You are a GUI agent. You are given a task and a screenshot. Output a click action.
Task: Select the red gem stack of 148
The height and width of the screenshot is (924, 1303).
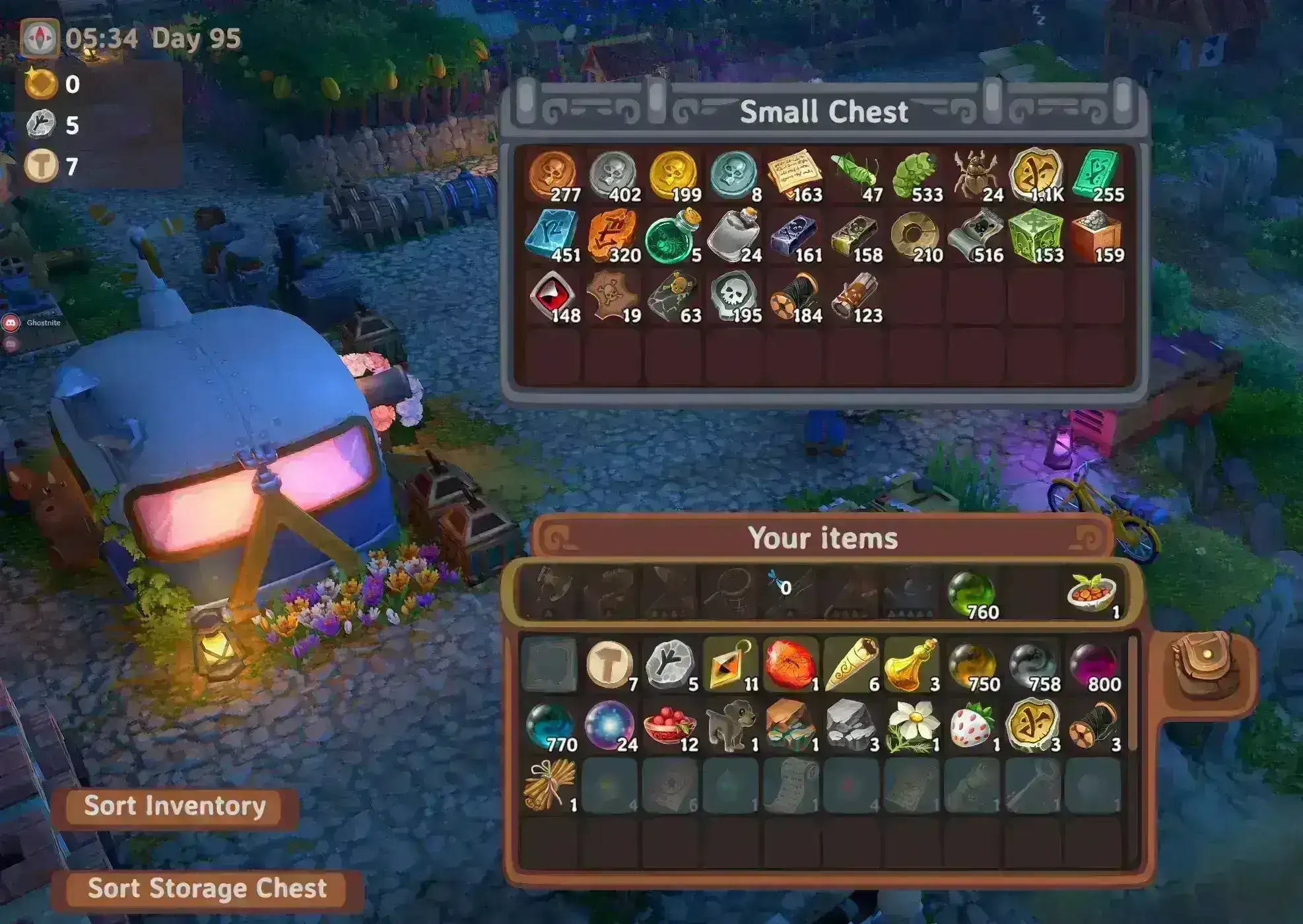(553, 296)
